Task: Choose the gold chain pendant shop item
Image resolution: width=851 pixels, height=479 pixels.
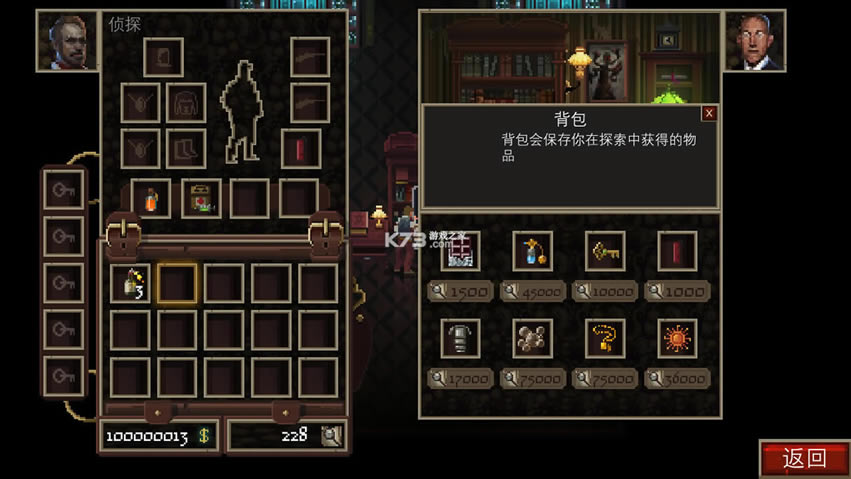Action: point(605,339)
